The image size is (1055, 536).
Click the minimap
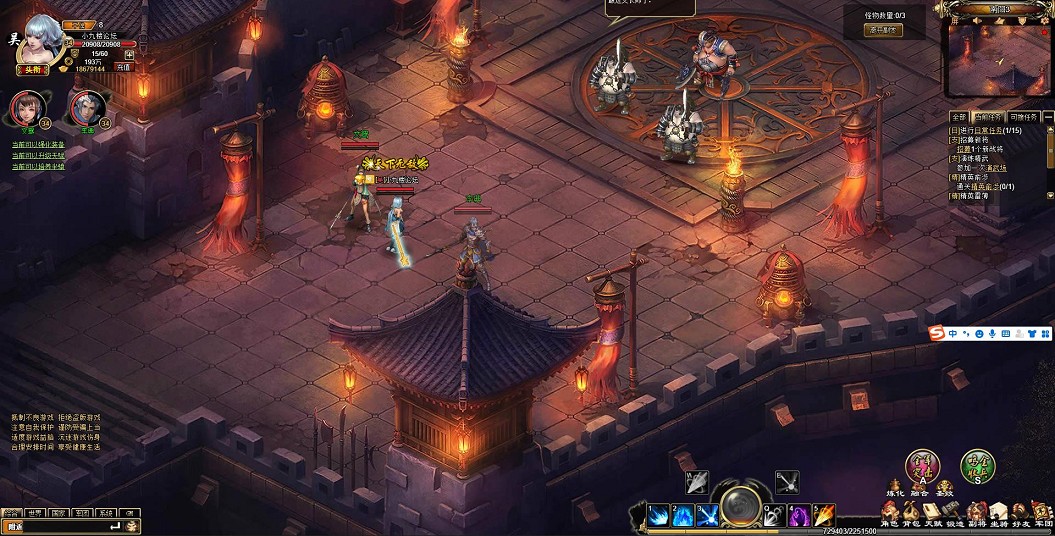tap(997, 58)
